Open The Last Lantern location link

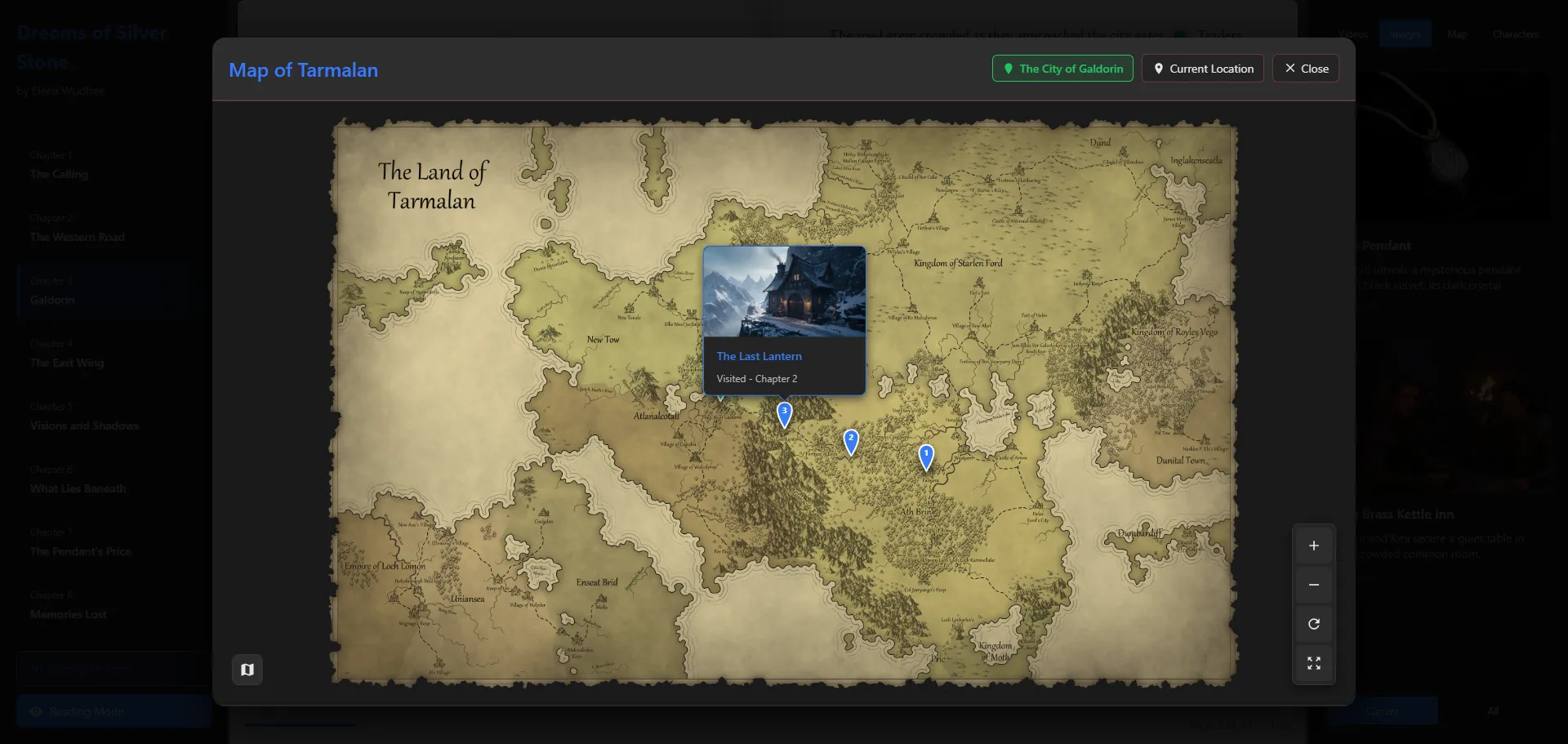point(759,356)
